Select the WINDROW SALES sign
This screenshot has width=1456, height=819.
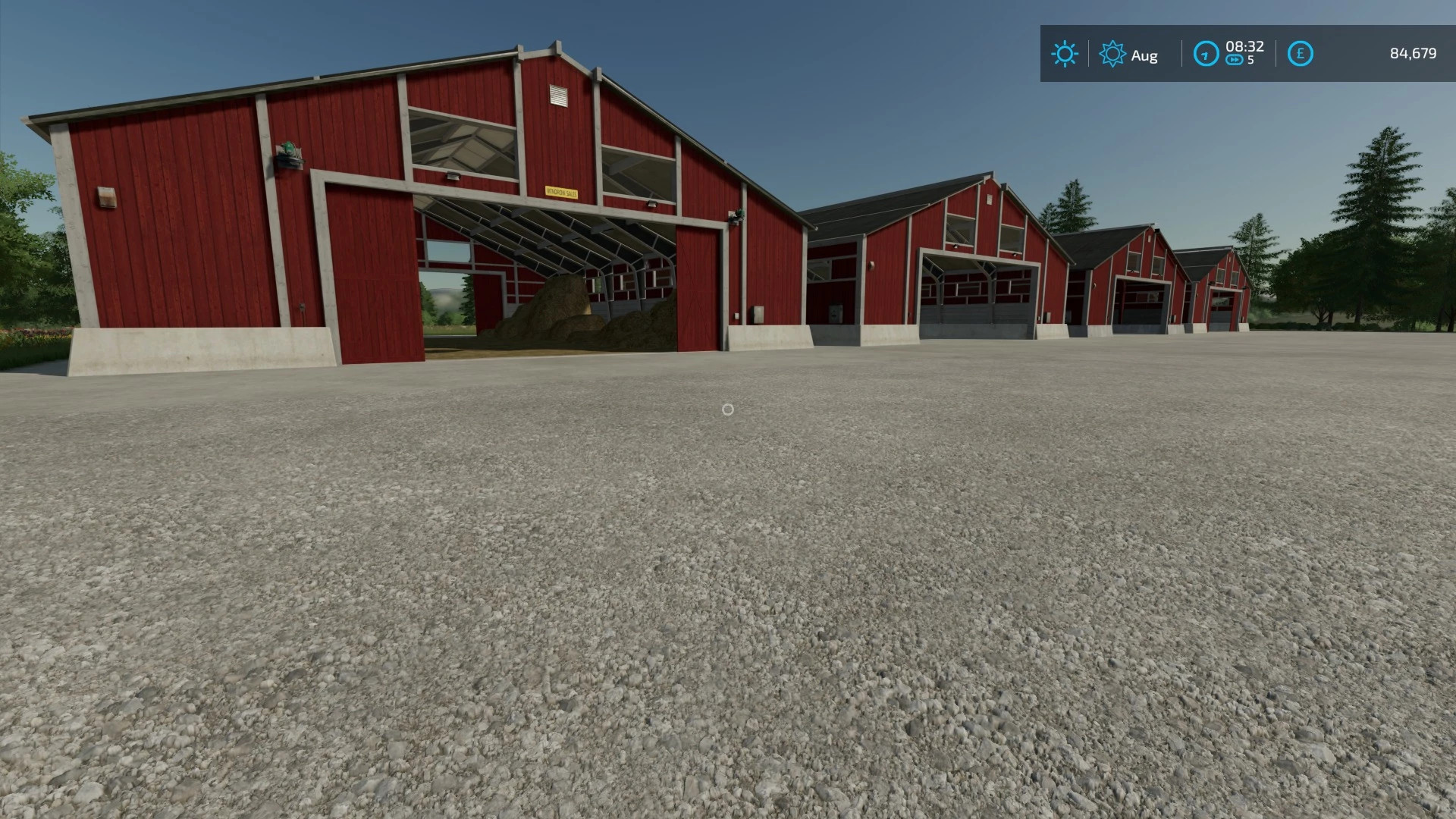click(x=562, y=193)
